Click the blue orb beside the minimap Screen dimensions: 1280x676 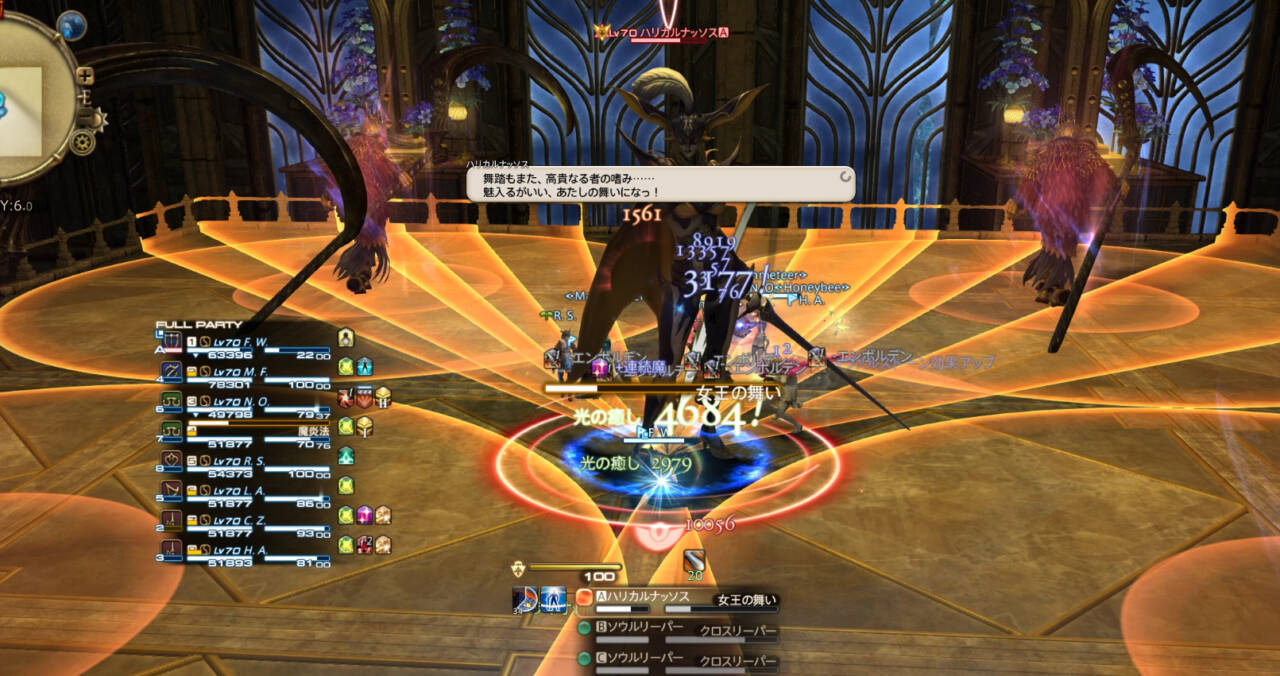point(72,24)
